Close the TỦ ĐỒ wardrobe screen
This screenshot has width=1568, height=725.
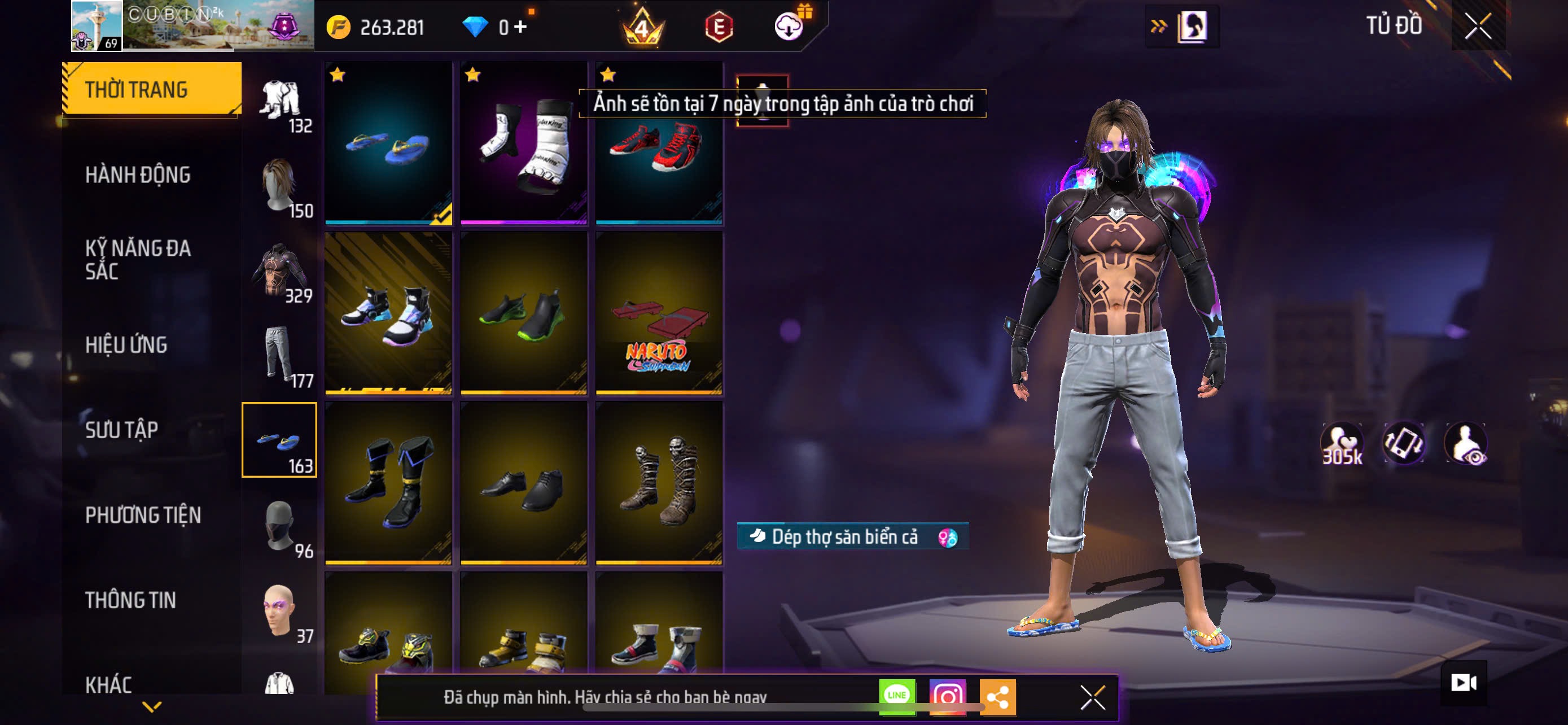click(1477, 26)
